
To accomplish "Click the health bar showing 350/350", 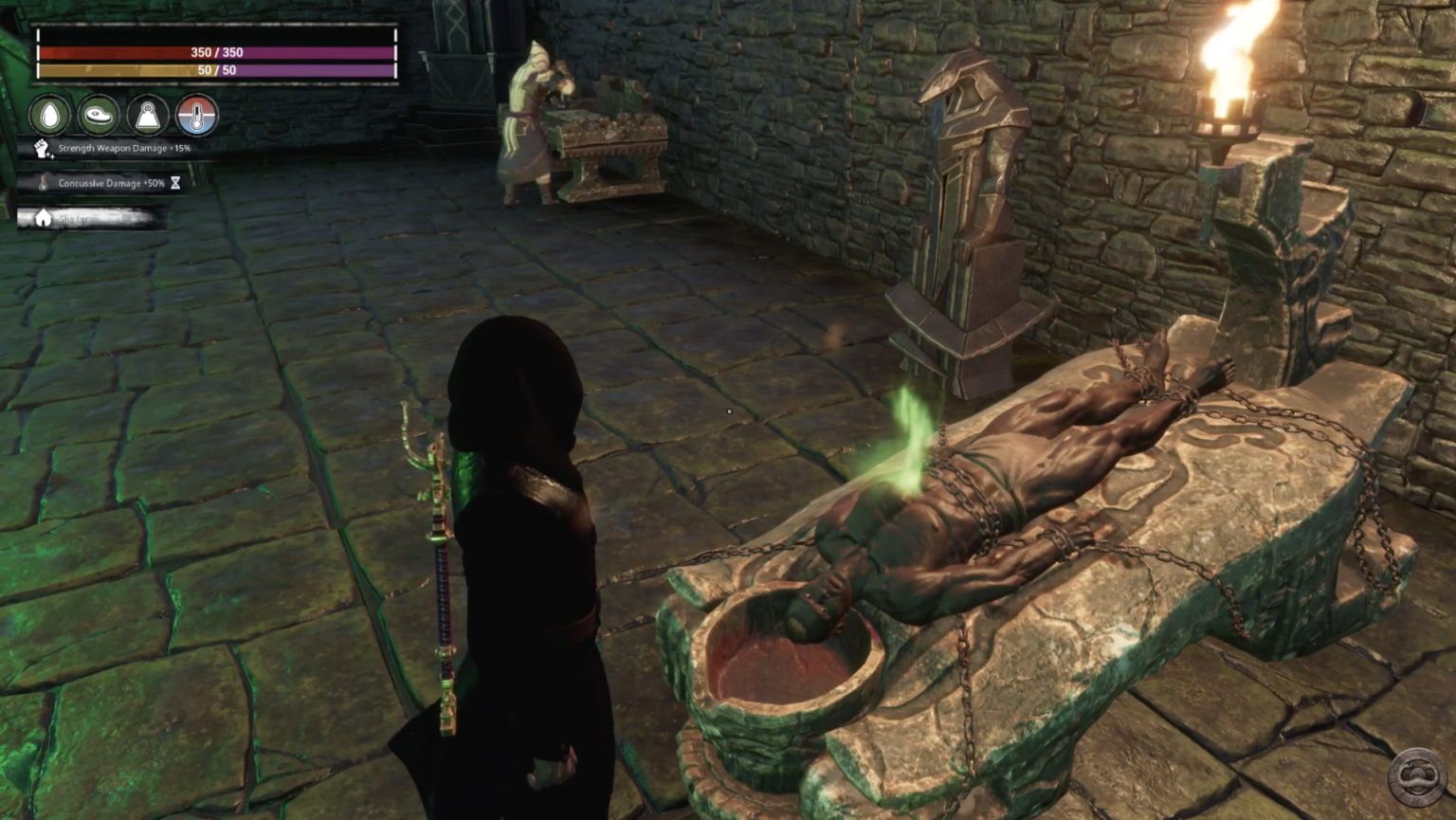I will point(216,53).
